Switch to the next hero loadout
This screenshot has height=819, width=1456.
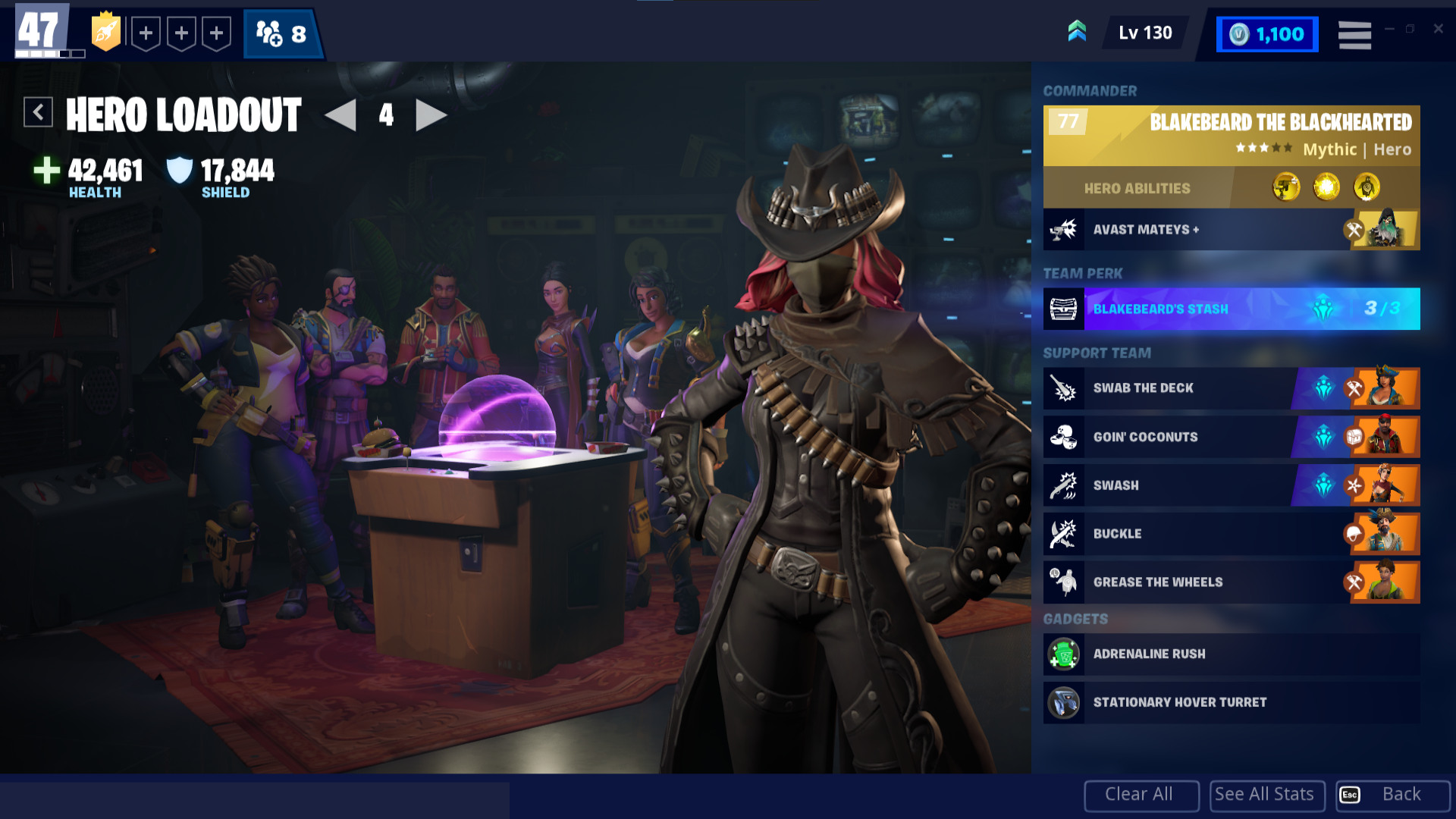(431, 115)
